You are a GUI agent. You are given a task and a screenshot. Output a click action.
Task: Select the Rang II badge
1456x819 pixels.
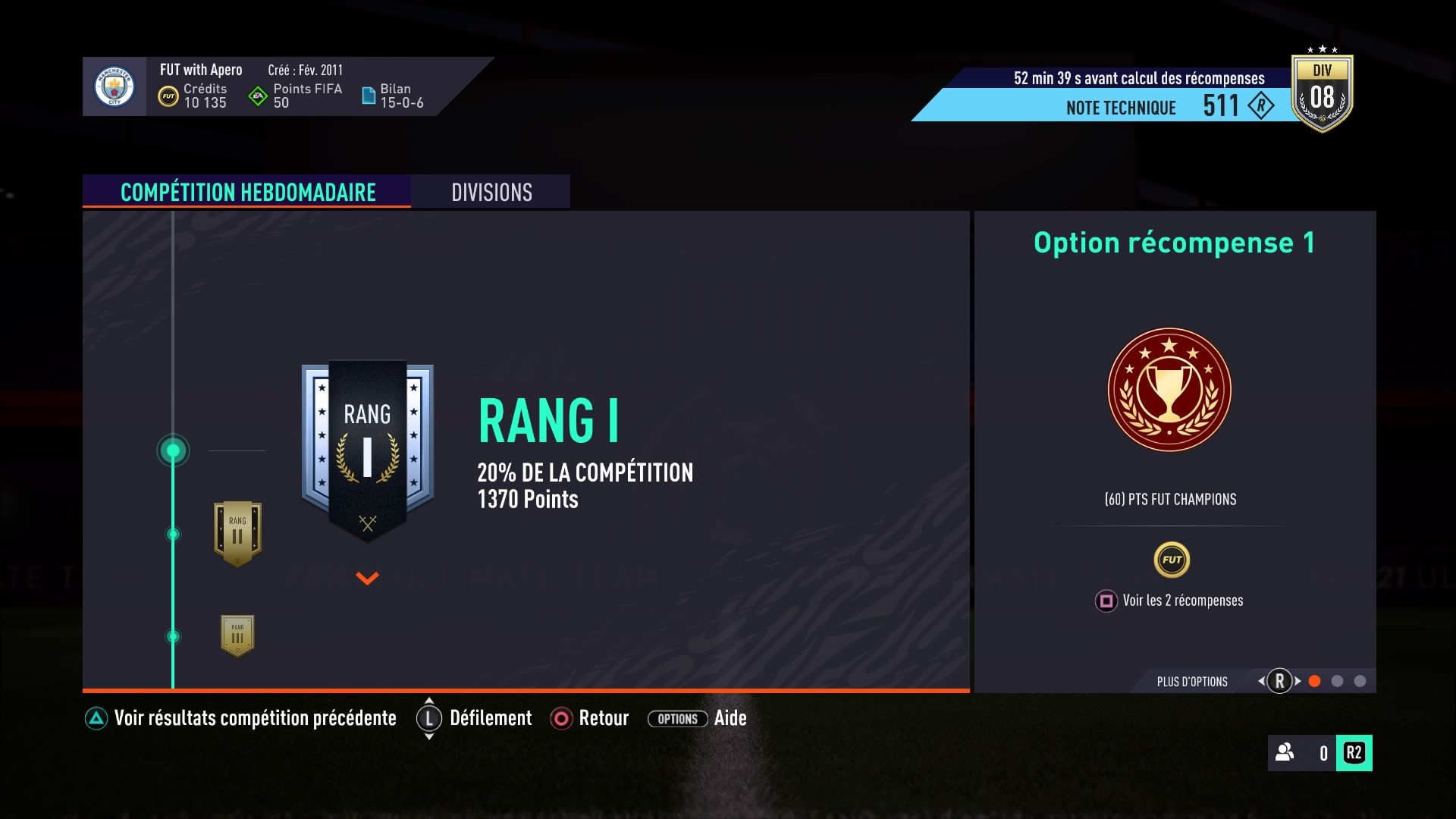click(x=237, y=533)
